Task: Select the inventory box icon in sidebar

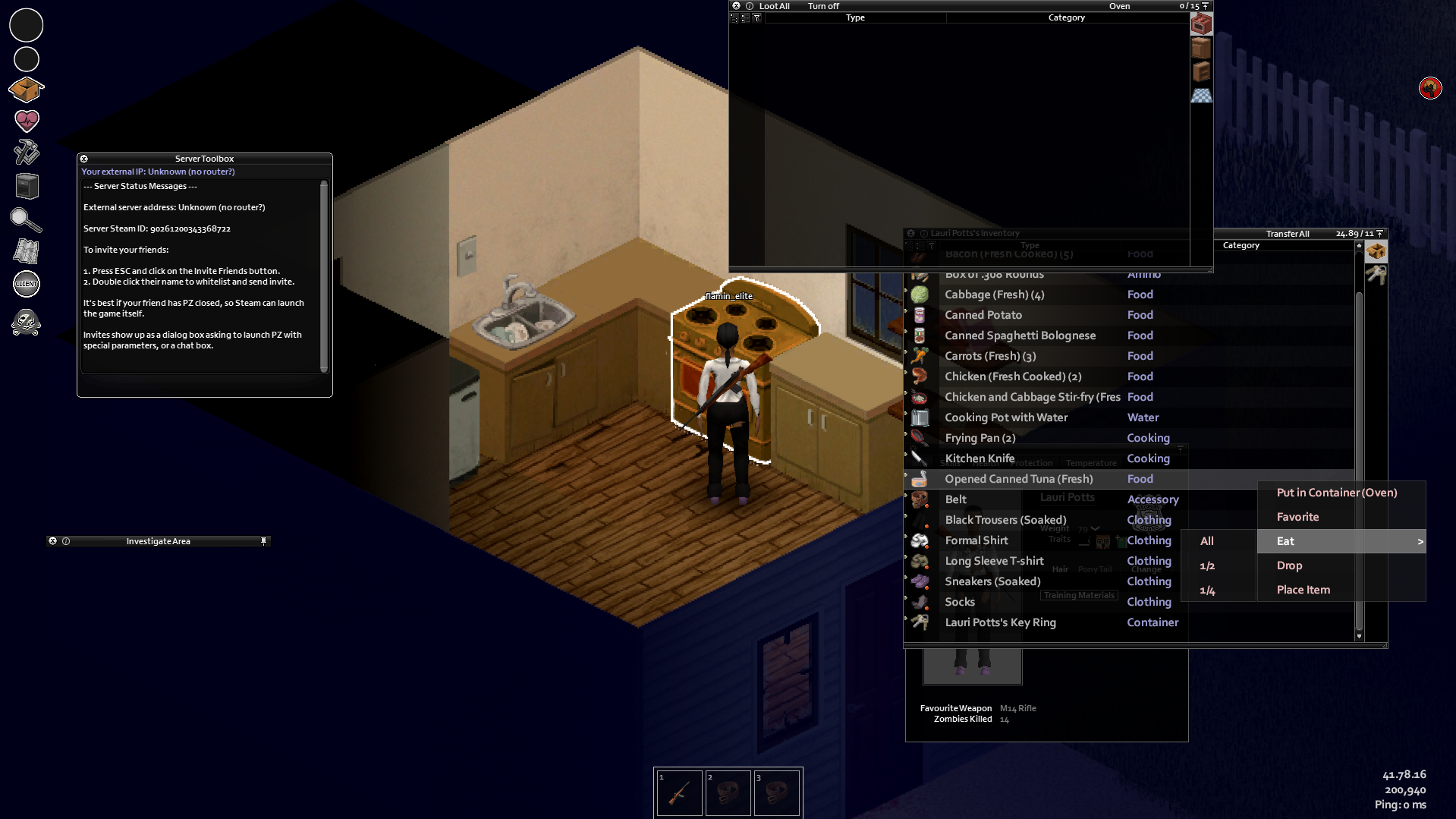Action: (x=26, y=89)
